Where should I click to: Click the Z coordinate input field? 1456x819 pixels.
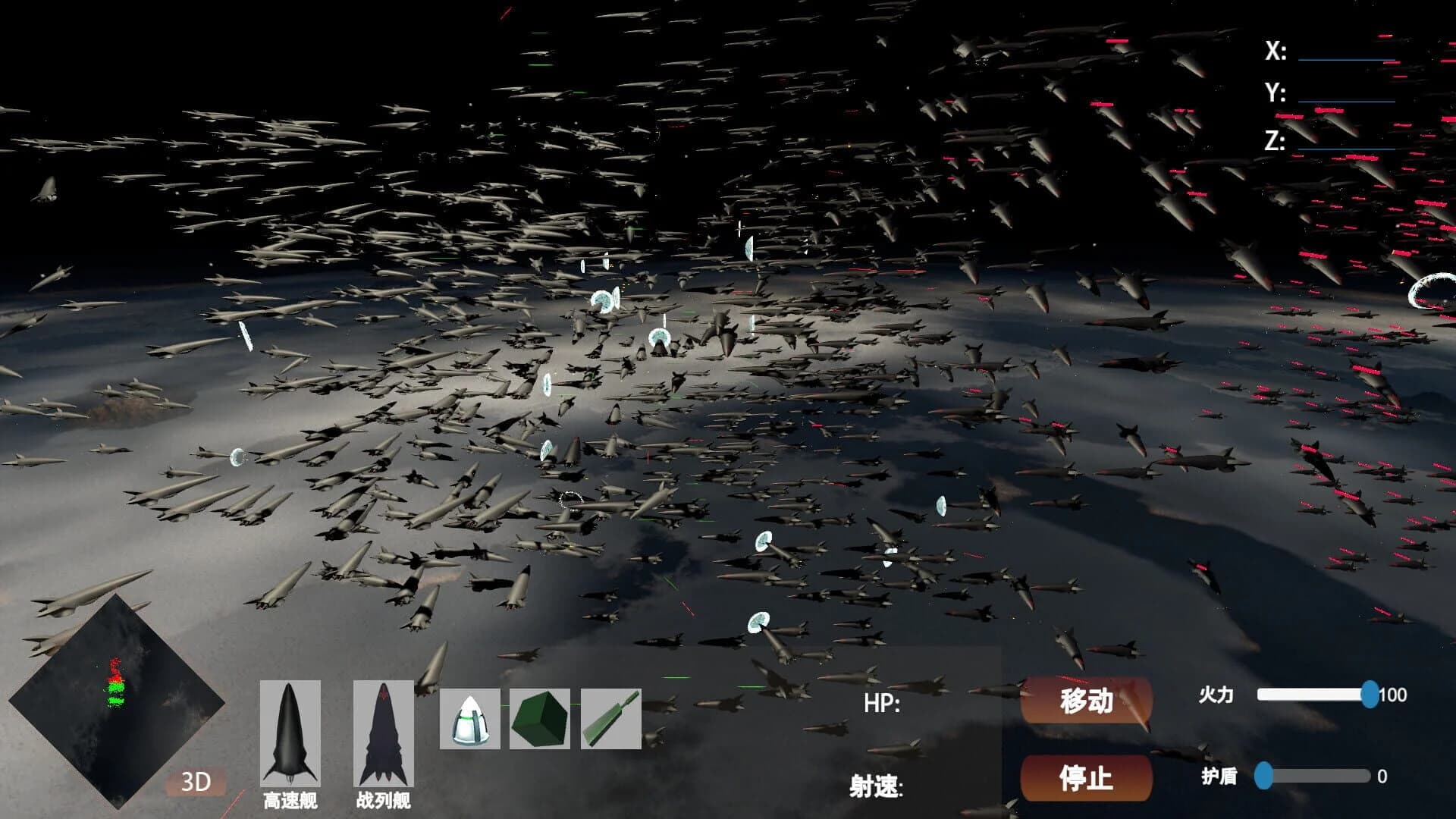pyautogui.click(x=1346, y=146)
